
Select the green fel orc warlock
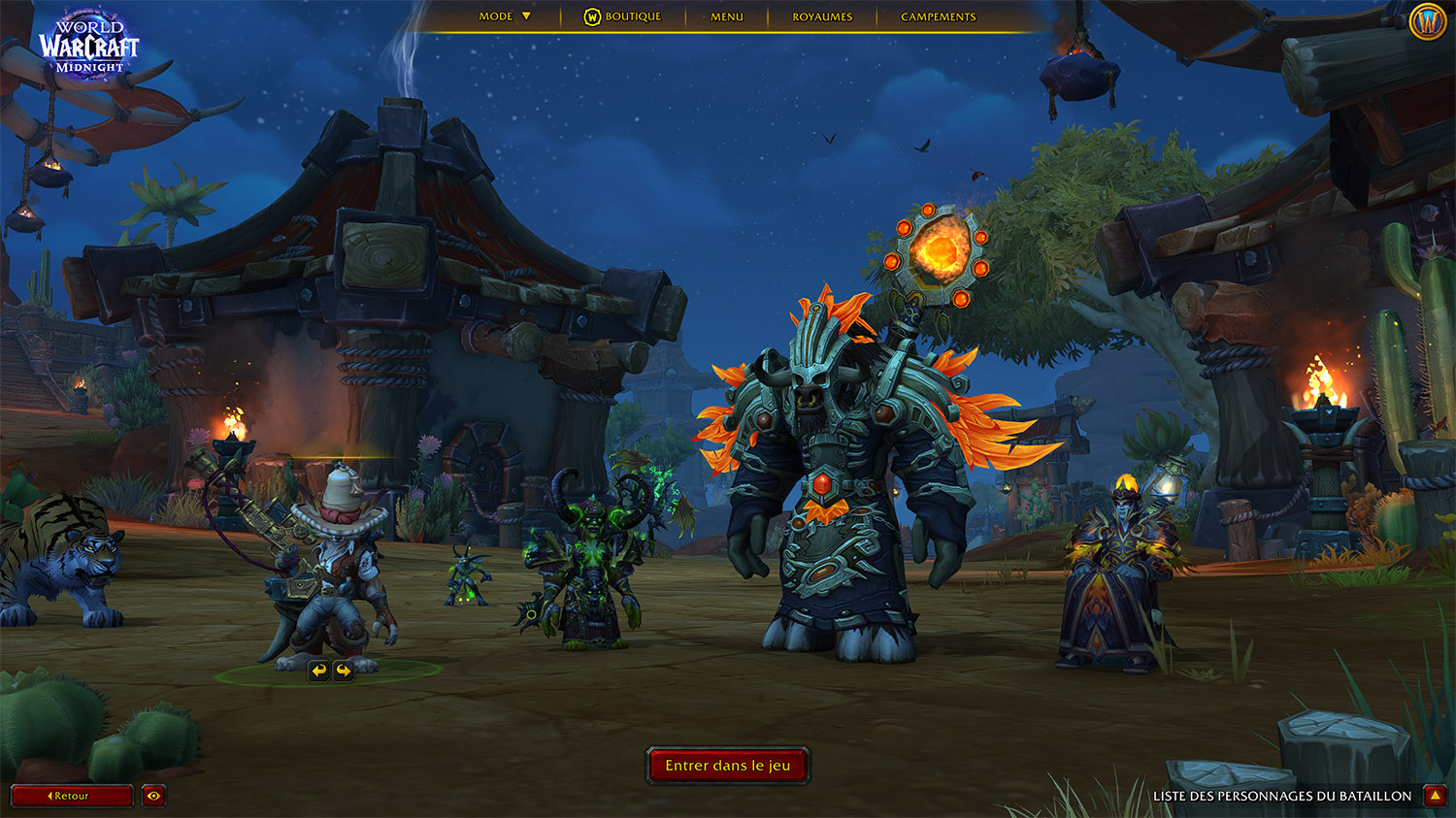point(587,563)
